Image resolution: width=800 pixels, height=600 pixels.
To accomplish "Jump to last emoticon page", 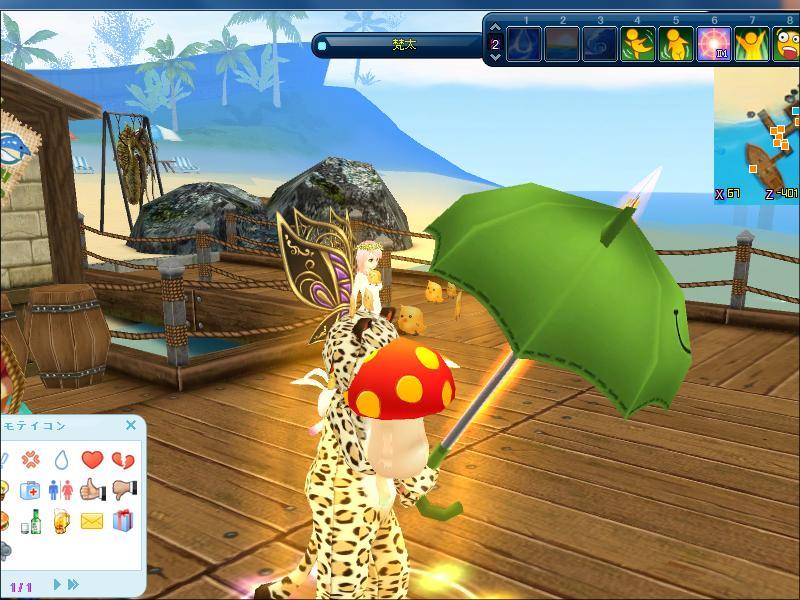I will (73, 583).
